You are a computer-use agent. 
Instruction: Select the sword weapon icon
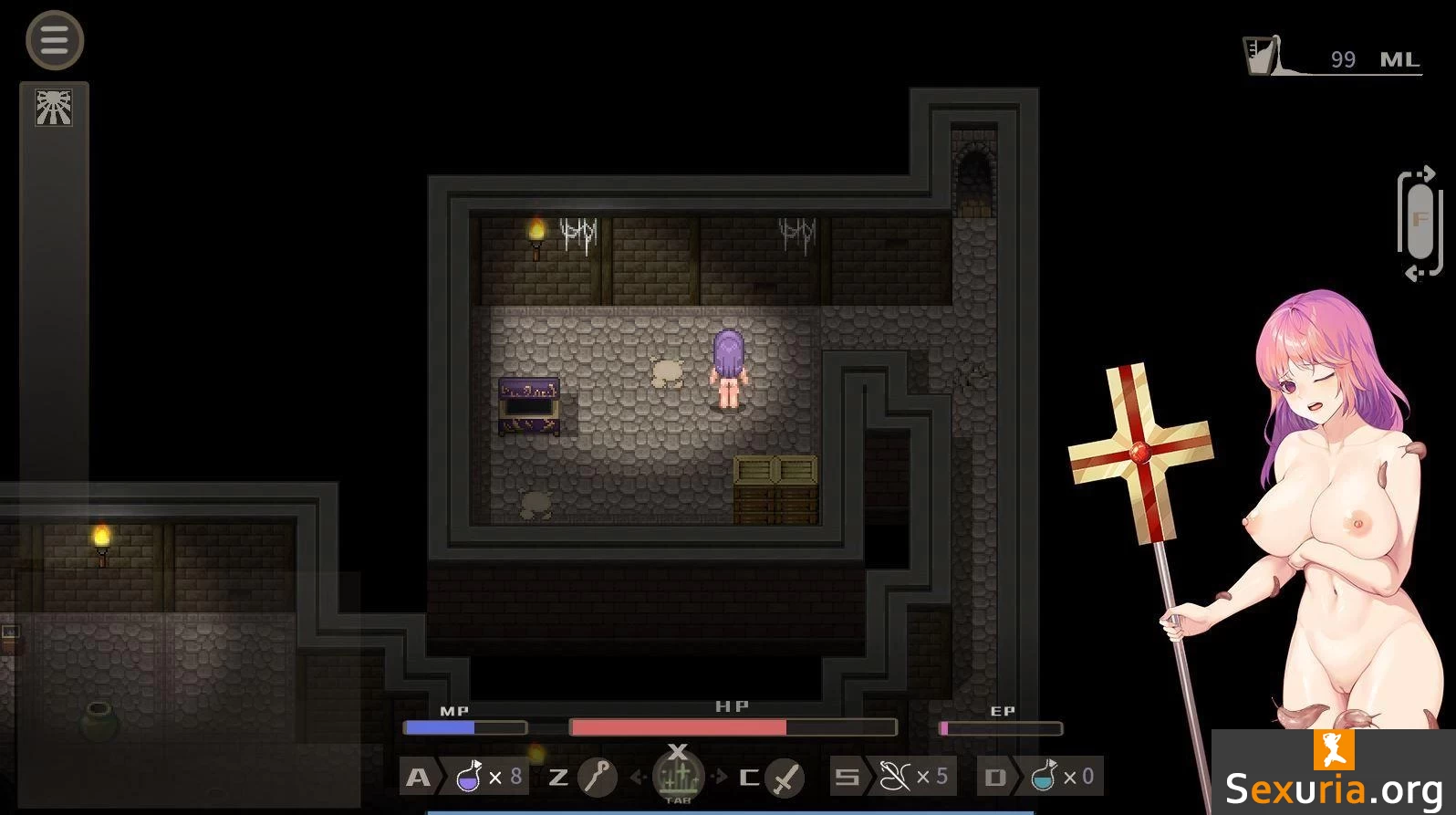[785, 777]
